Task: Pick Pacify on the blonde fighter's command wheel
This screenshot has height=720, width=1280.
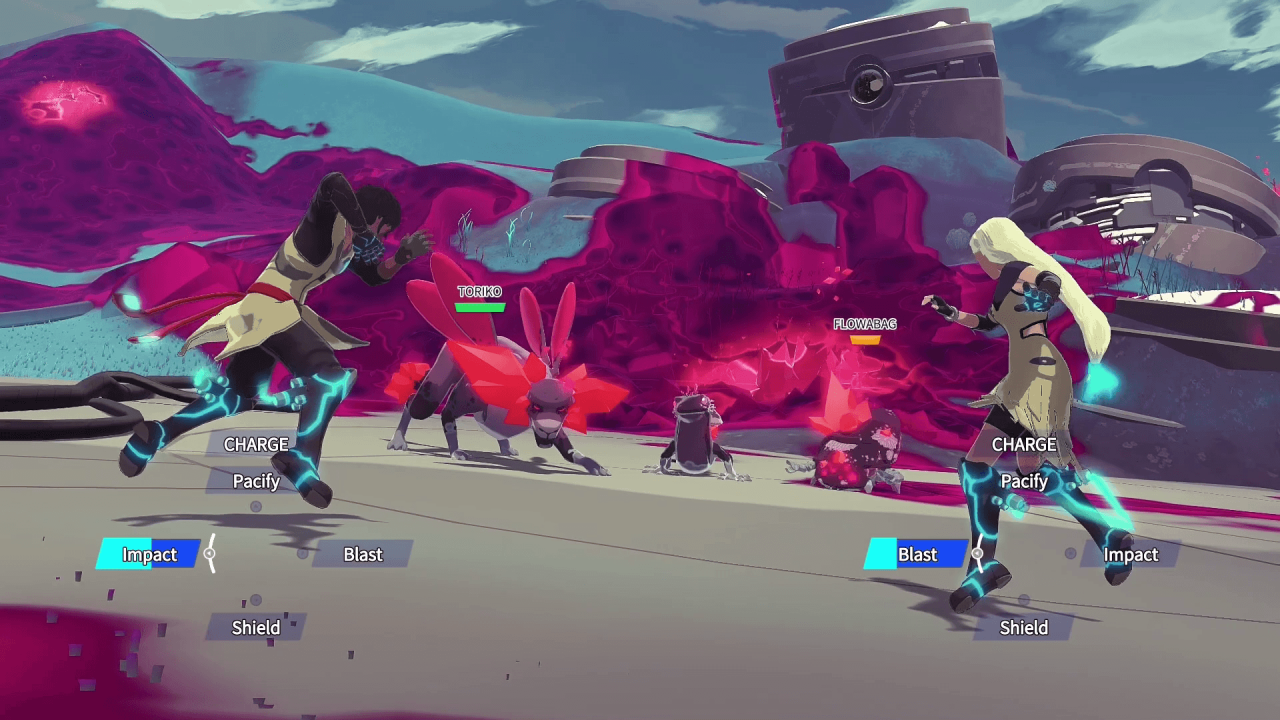Action: point(1024,481)
